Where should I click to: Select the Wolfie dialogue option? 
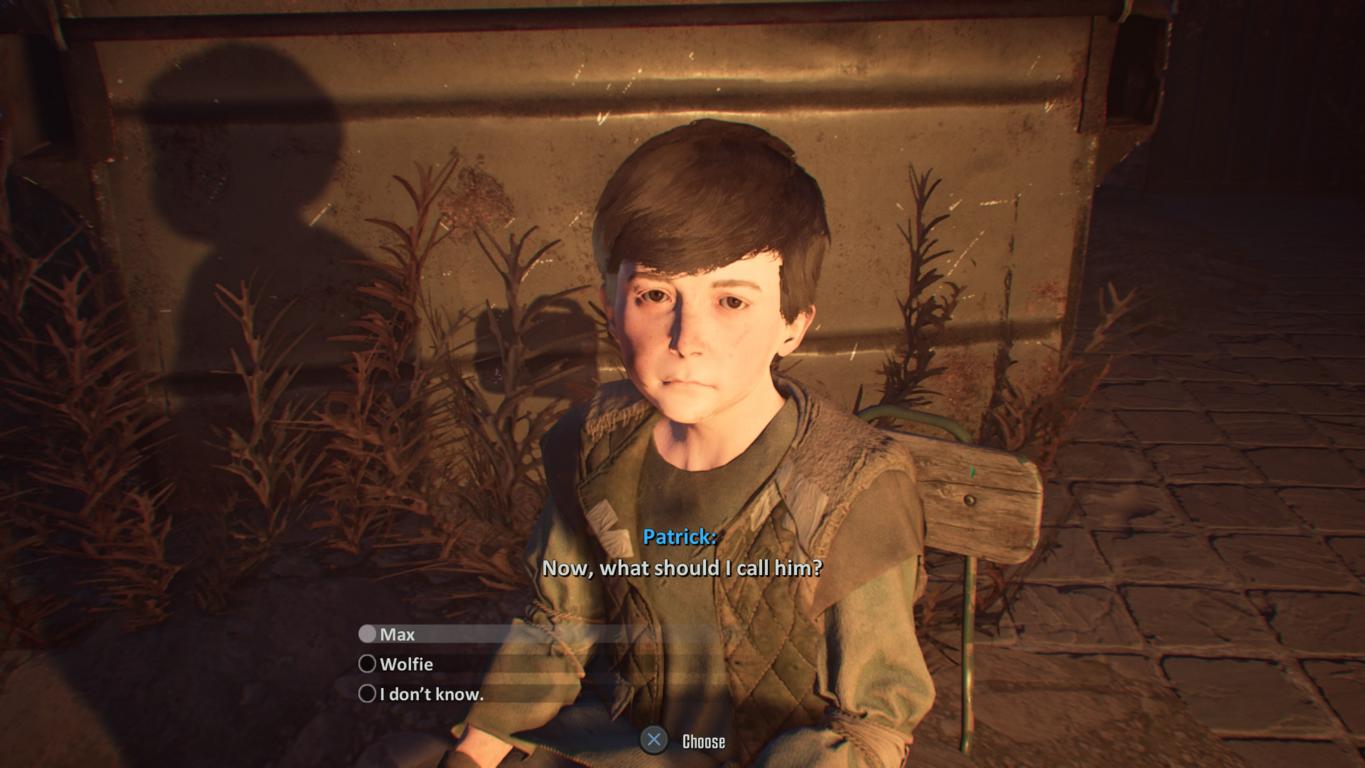[406, 664]
